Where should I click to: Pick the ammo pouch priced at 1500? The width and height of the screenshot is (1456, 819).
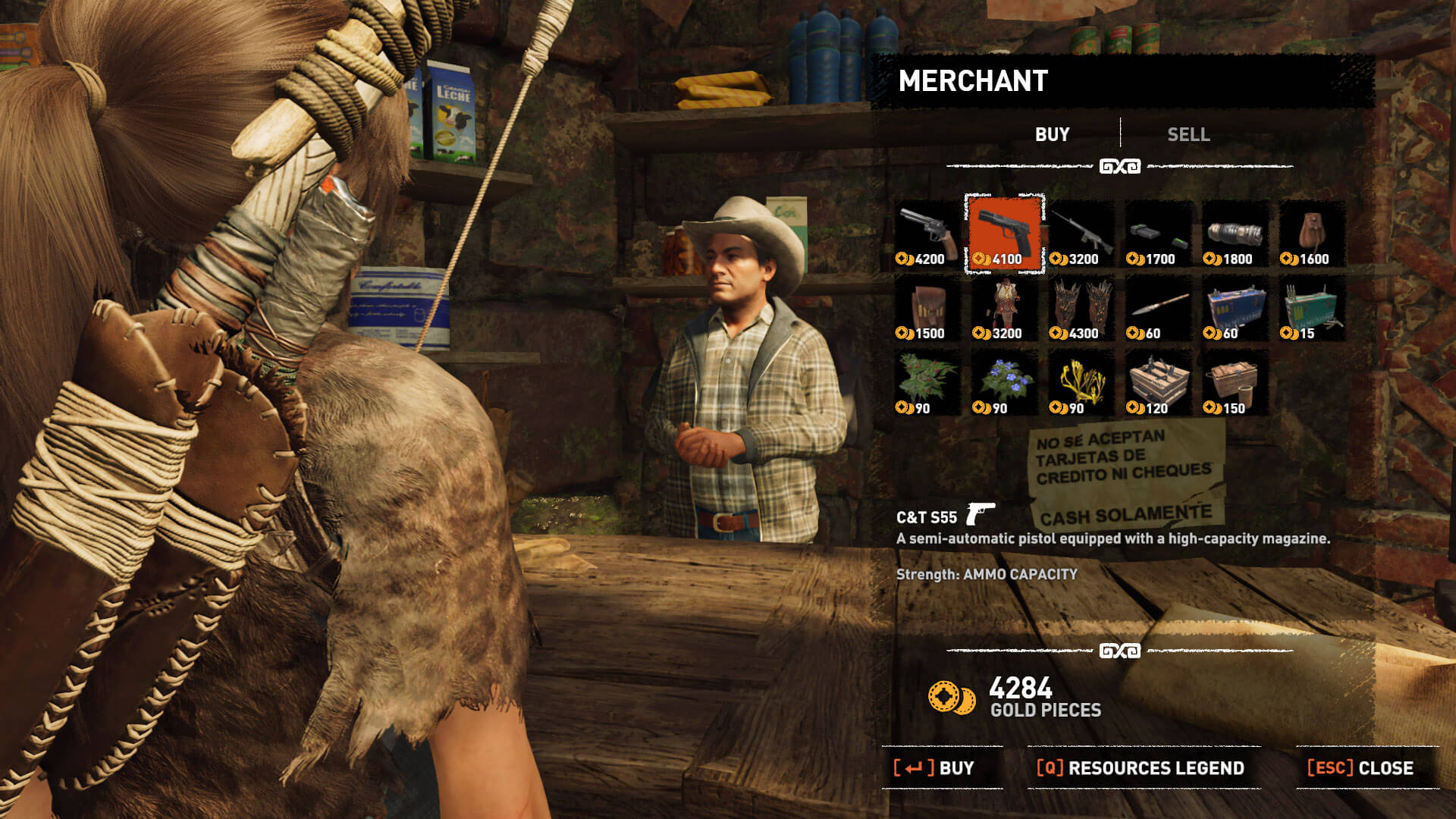[x=927, y=308]
